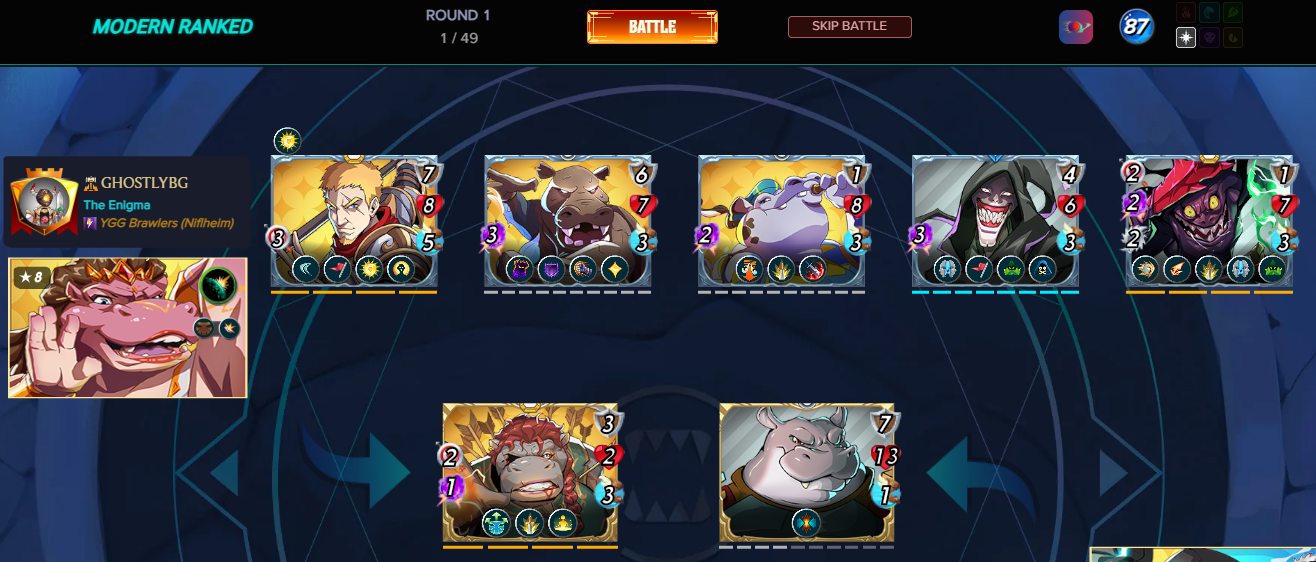Click the active white star element icon
The image size is (1316, 562).
tap(1186, 38)
